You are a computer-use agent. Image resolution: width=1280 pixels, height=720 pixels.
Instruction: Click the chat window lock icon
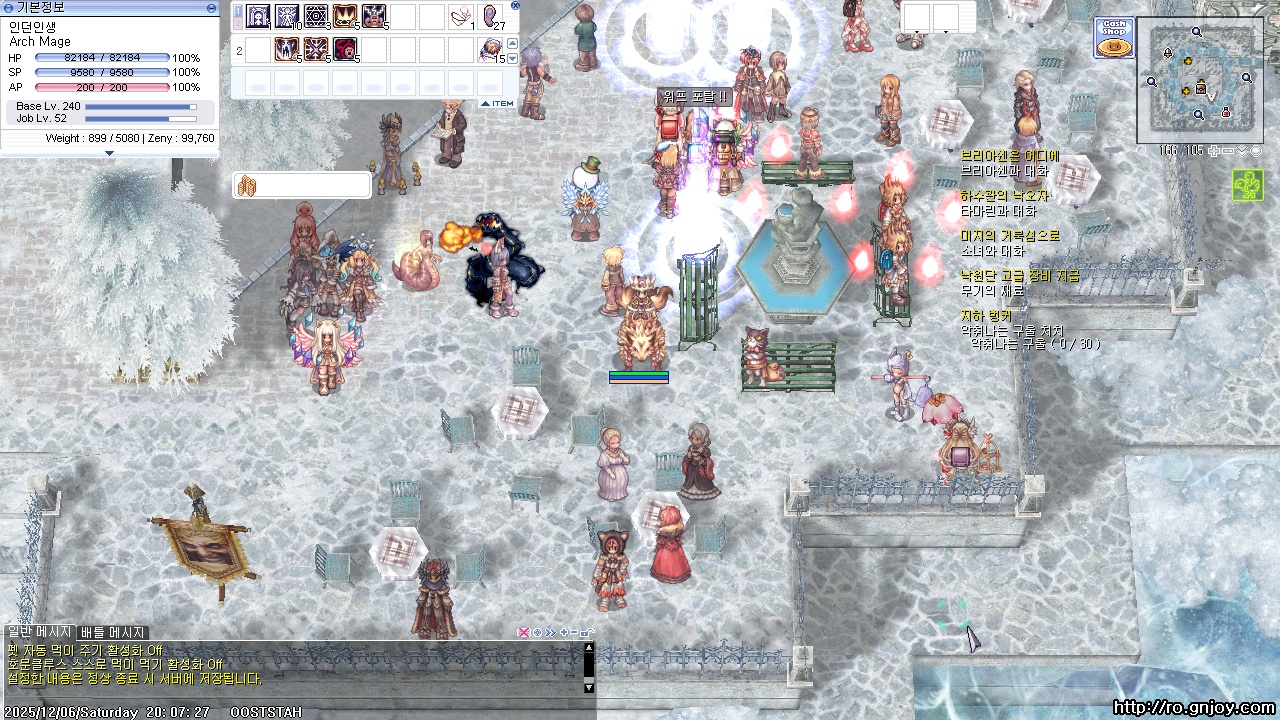pos(587,632)
